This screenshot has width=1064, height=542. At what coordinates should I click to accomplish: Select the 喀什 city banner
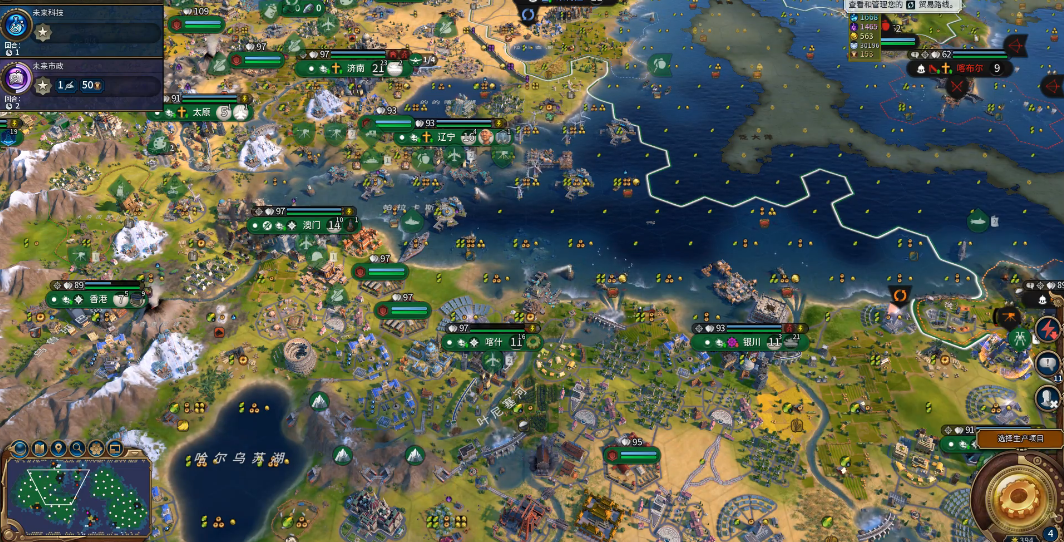click(493, 342)
